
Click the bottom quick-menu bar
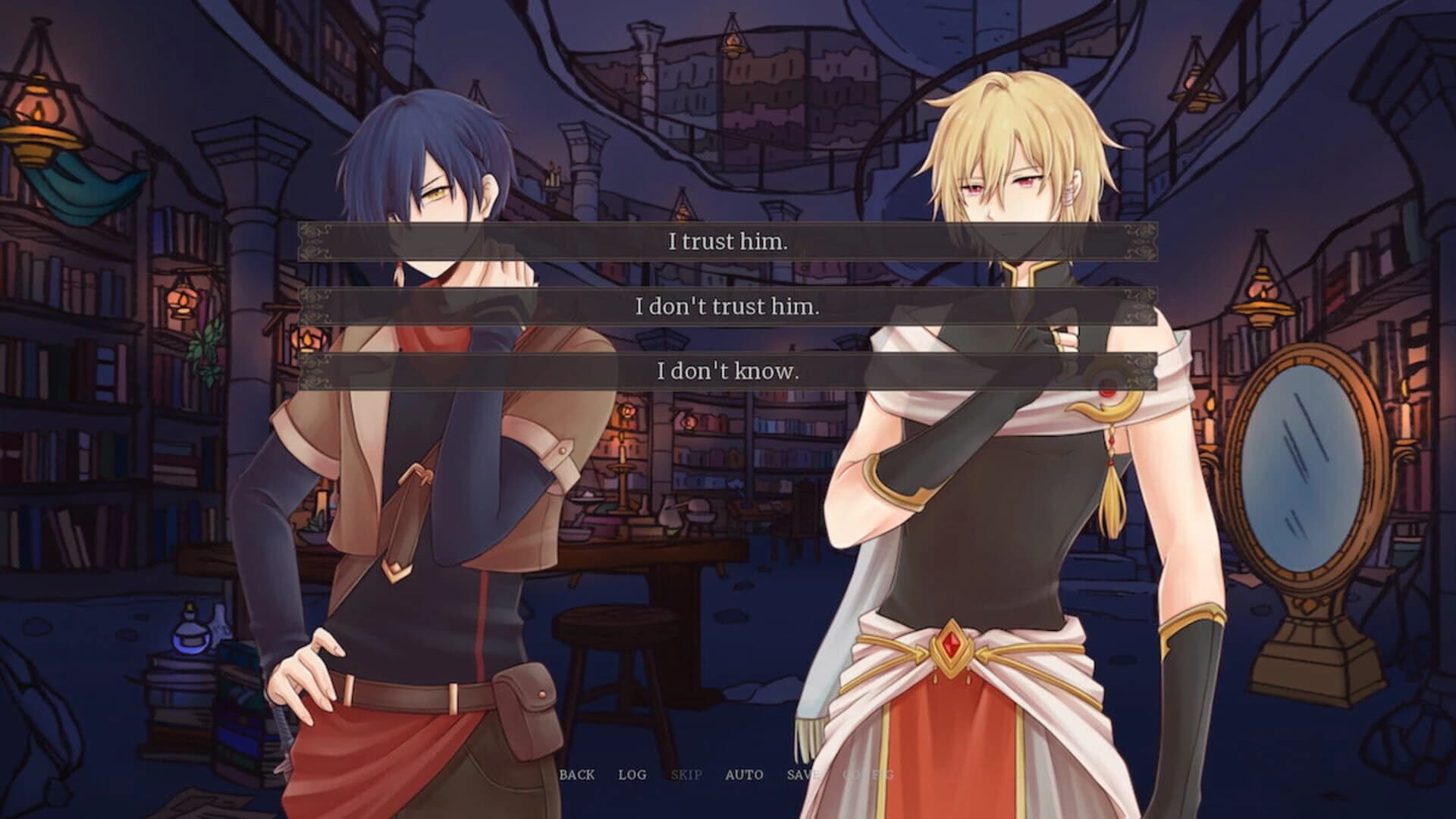(720, 775)
